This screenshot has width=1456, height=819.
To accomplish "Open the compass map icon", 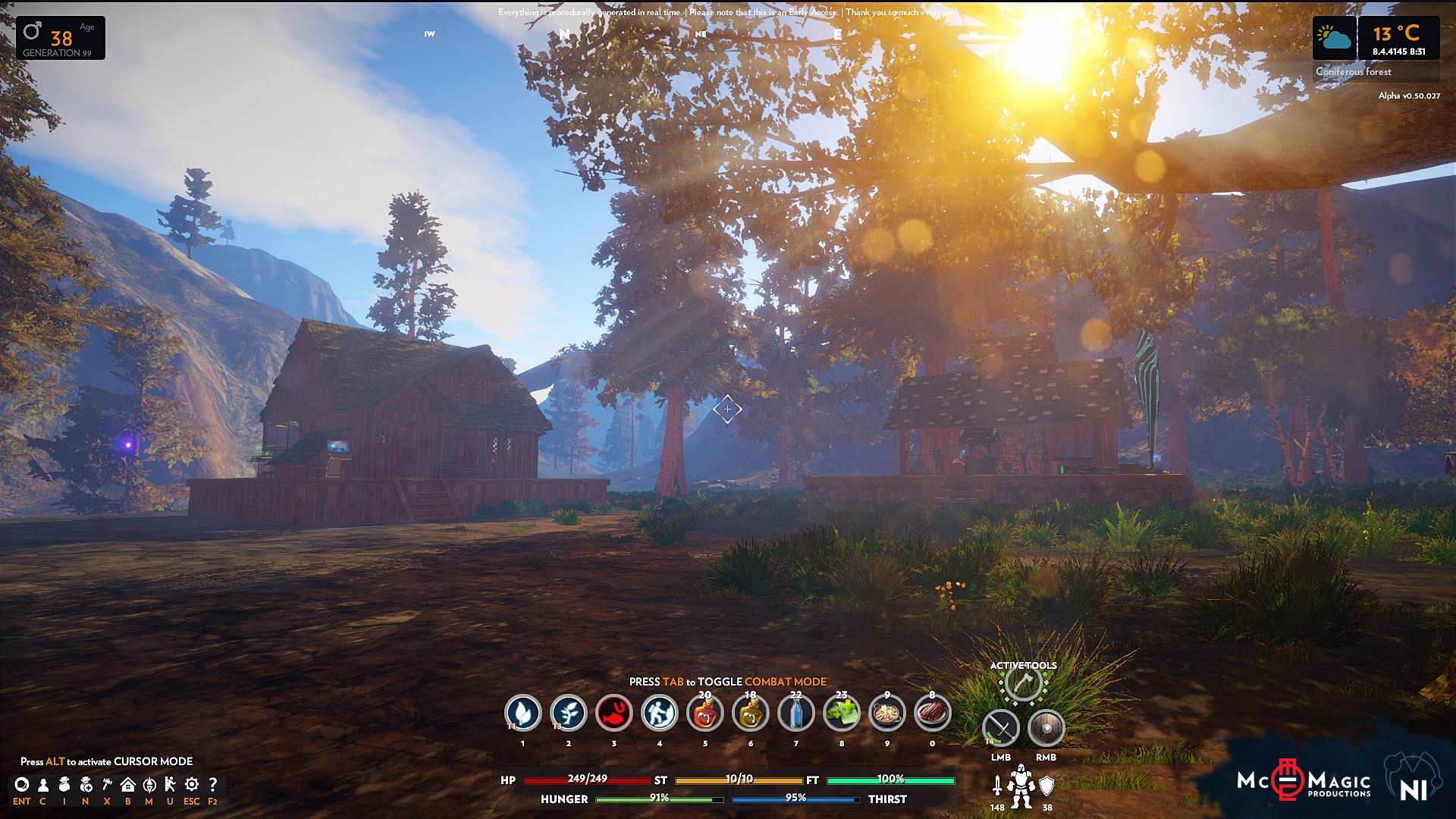I will tap(149, 785).
